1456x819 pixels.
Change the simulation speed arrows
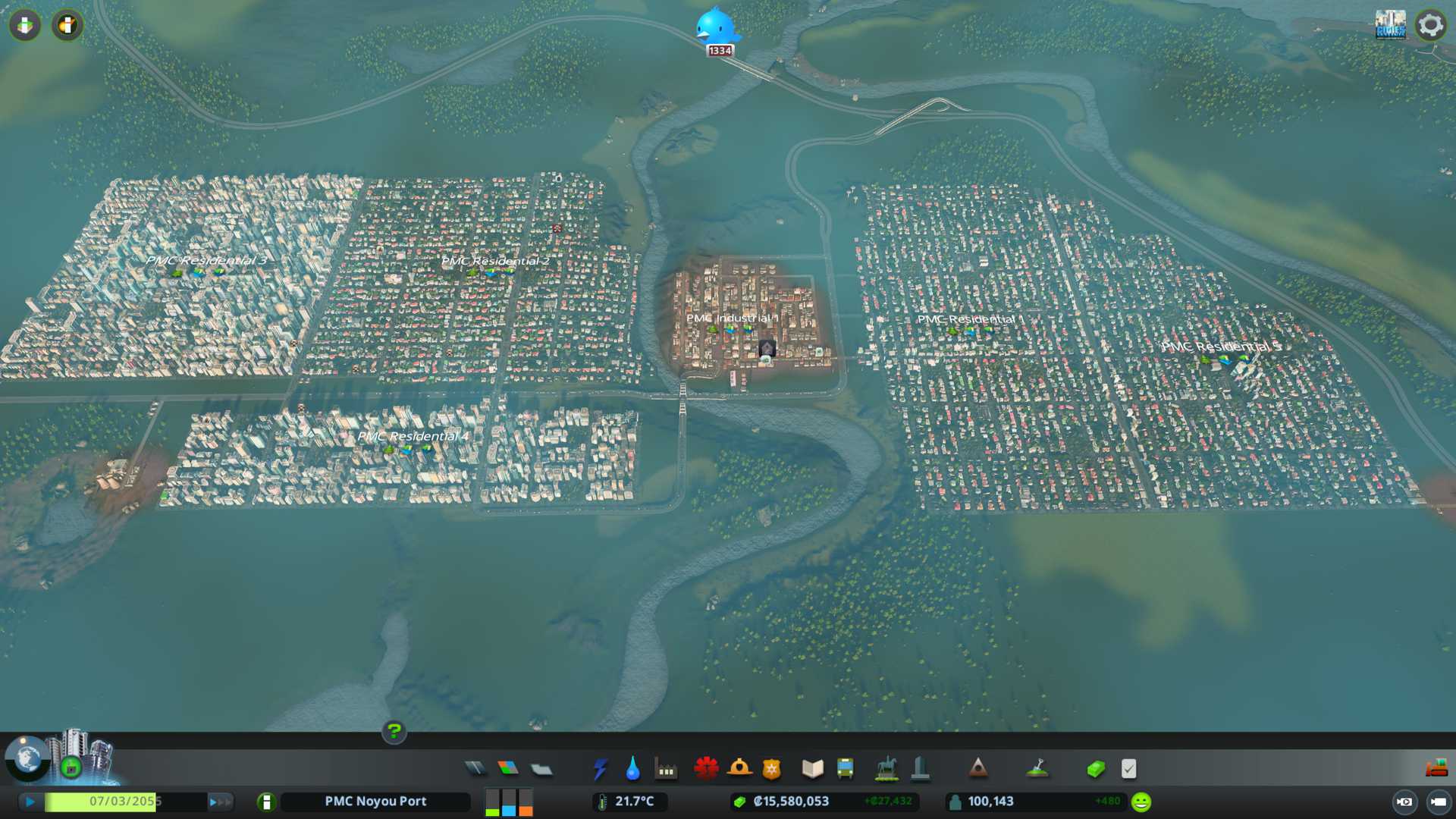pyautogui.click(x=221, y=802)
